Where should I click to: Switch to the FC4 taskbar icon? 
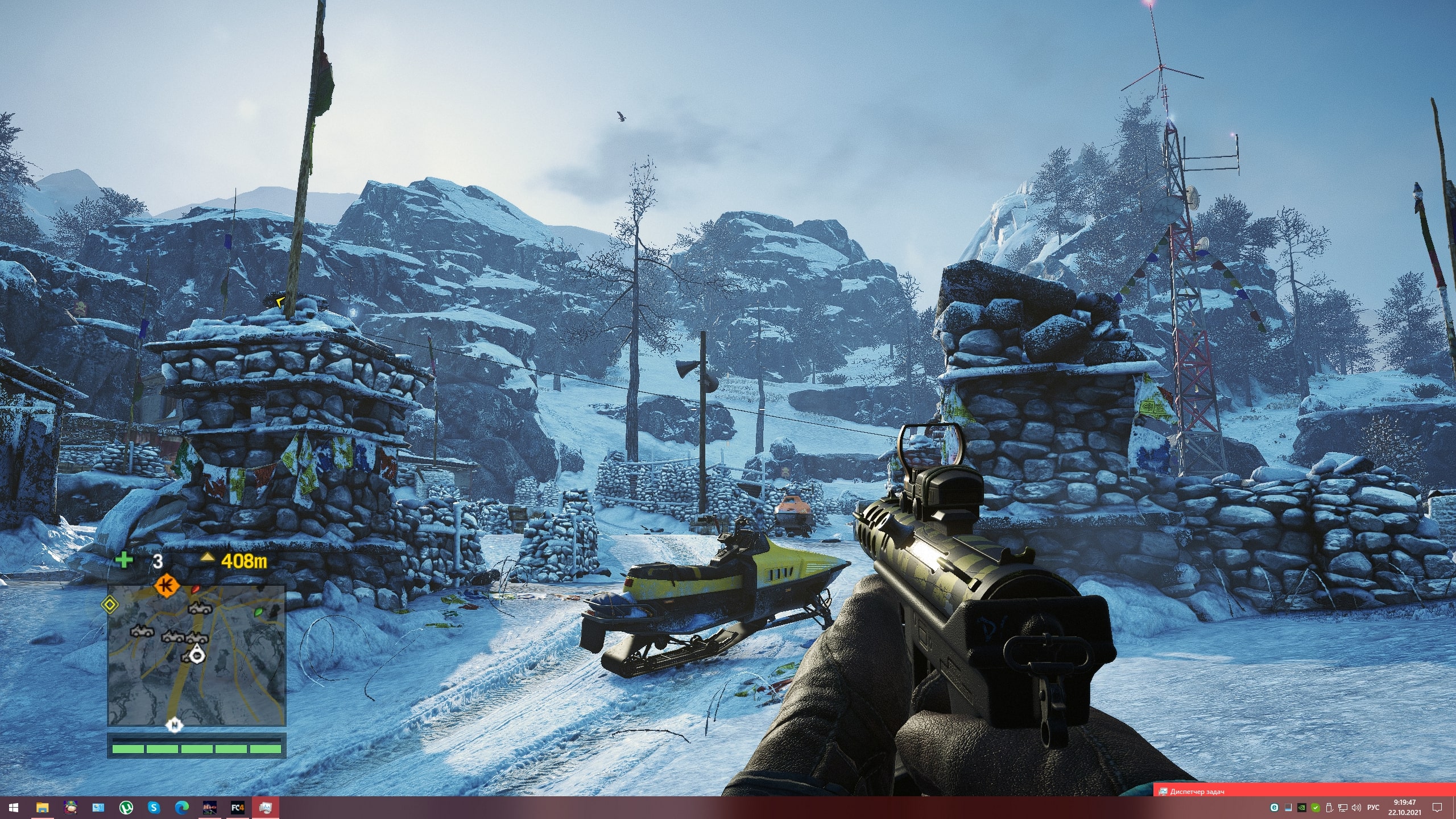[238, 807]
